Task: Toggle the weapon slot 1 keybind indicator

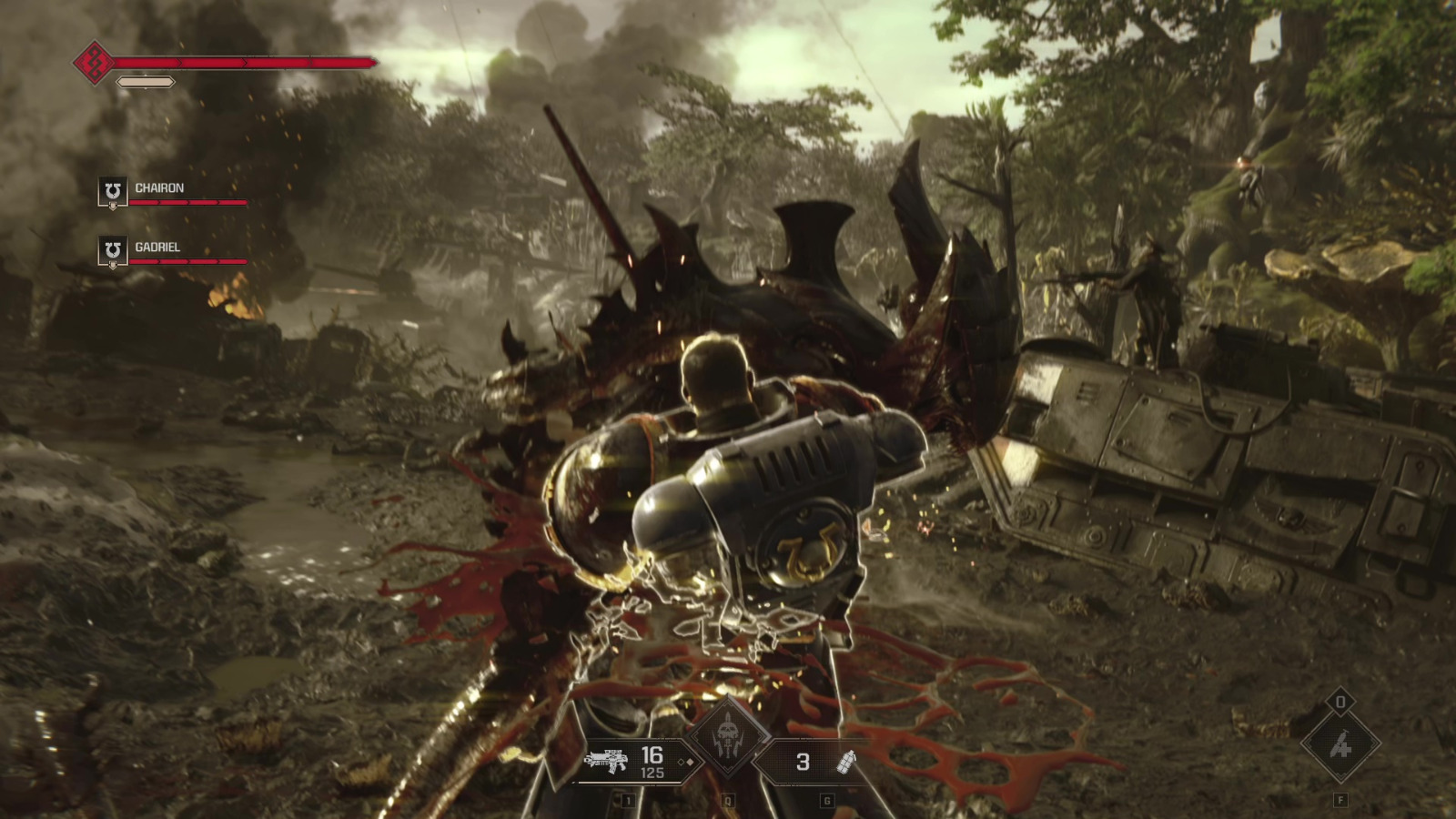Action: pyautogui.click(x=628, y=799)
